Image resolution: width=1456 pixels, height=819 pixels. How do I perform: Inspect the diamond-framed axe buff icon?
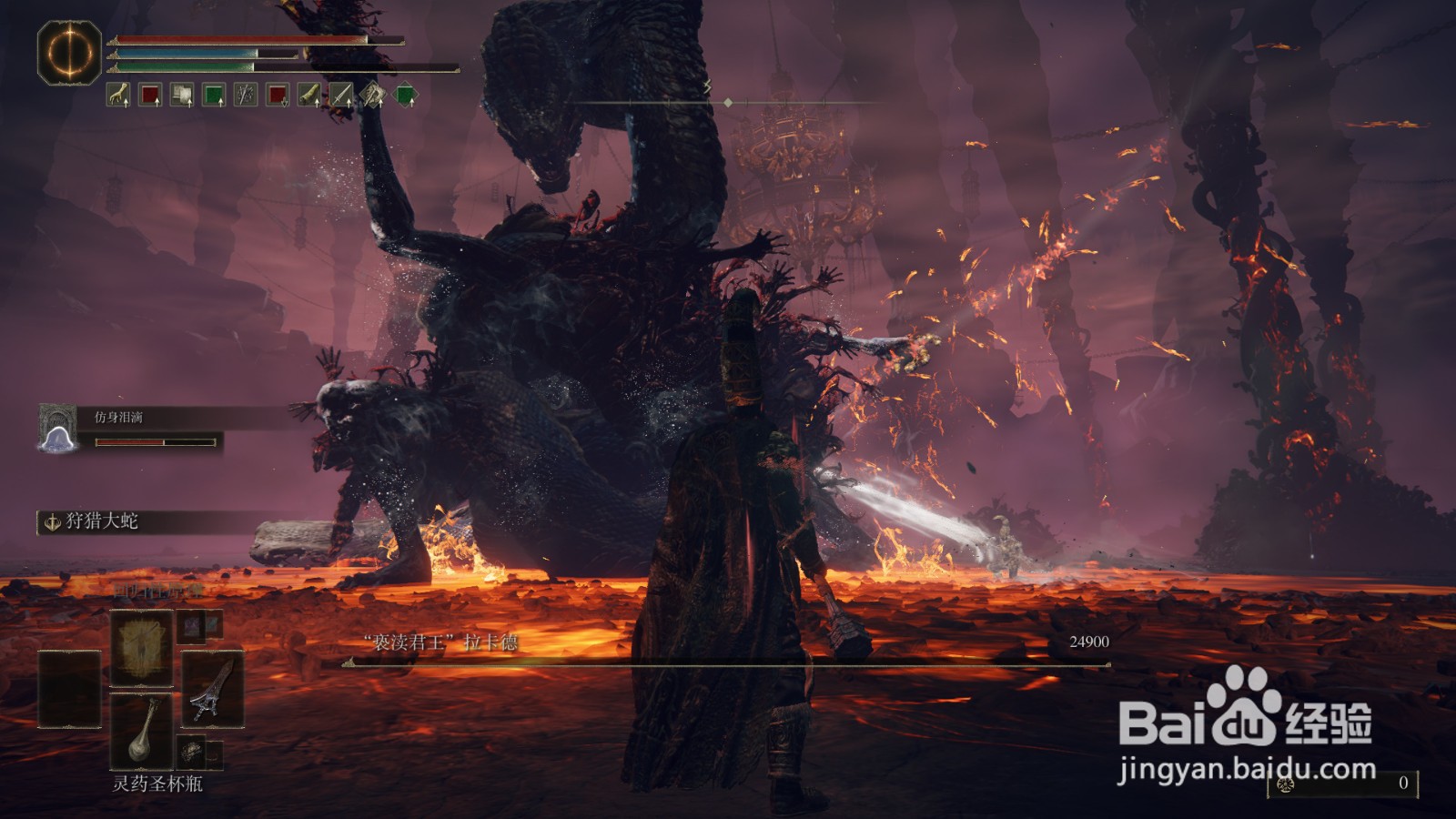click(x=373, y=95)
